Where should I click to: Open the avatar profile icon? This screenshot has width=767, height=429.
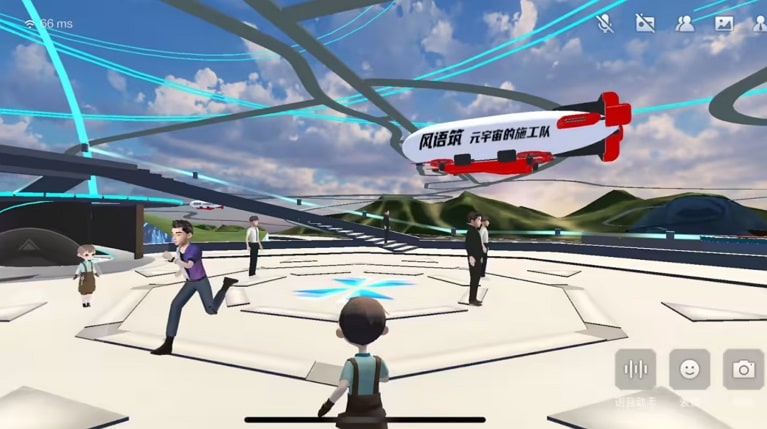pos(760,23)
